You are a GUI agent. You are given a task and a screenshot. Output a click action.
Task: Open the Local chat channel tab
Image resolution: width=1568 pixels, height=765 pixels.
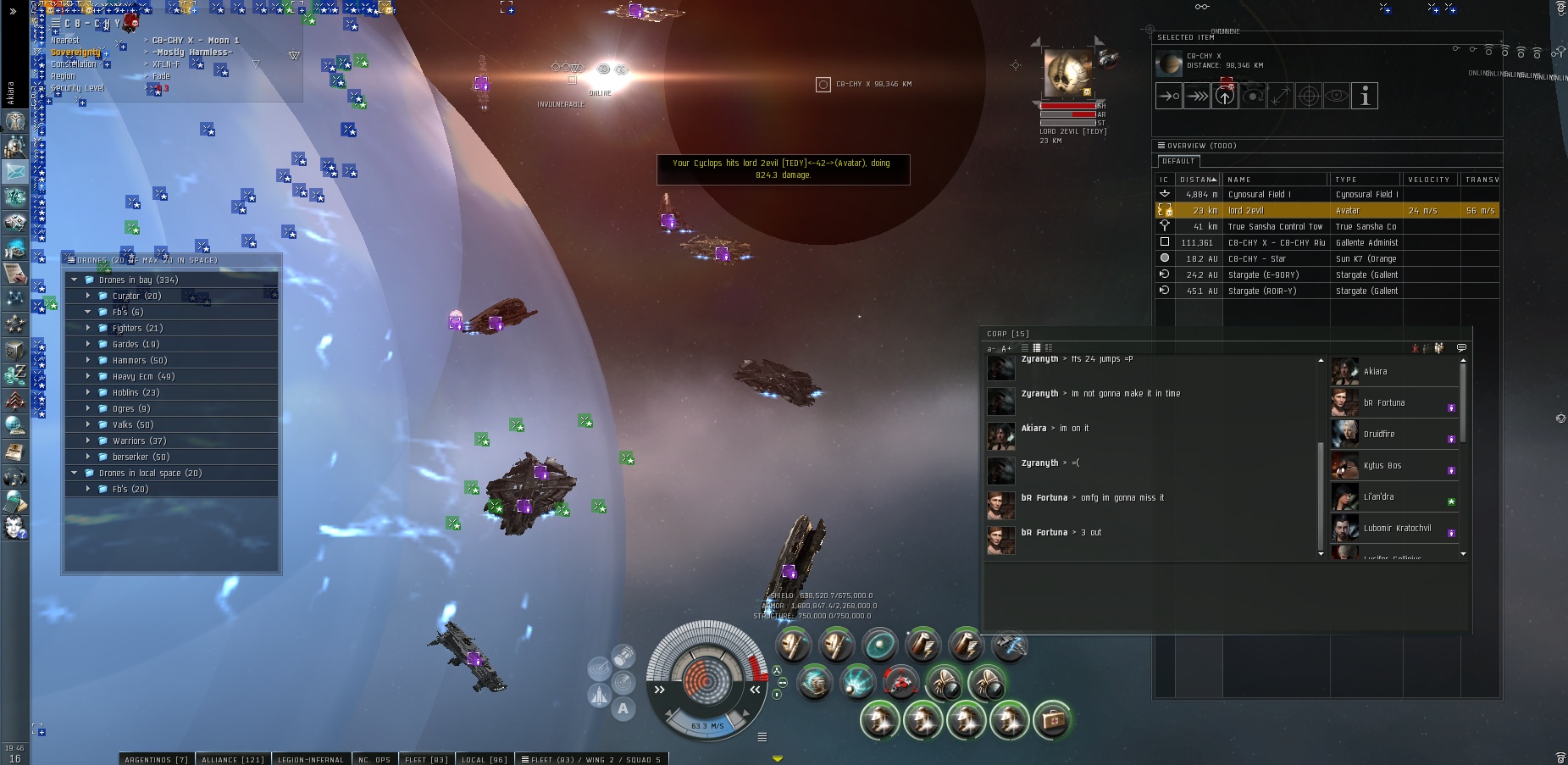pyautogui.click(x=484, y=759)
